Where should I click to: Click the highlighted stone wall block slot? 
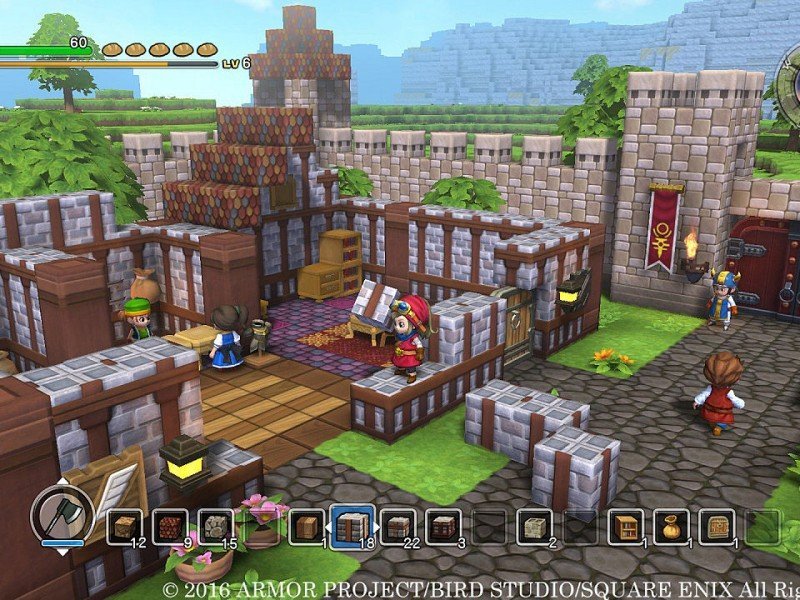click(x=351, y=526)
